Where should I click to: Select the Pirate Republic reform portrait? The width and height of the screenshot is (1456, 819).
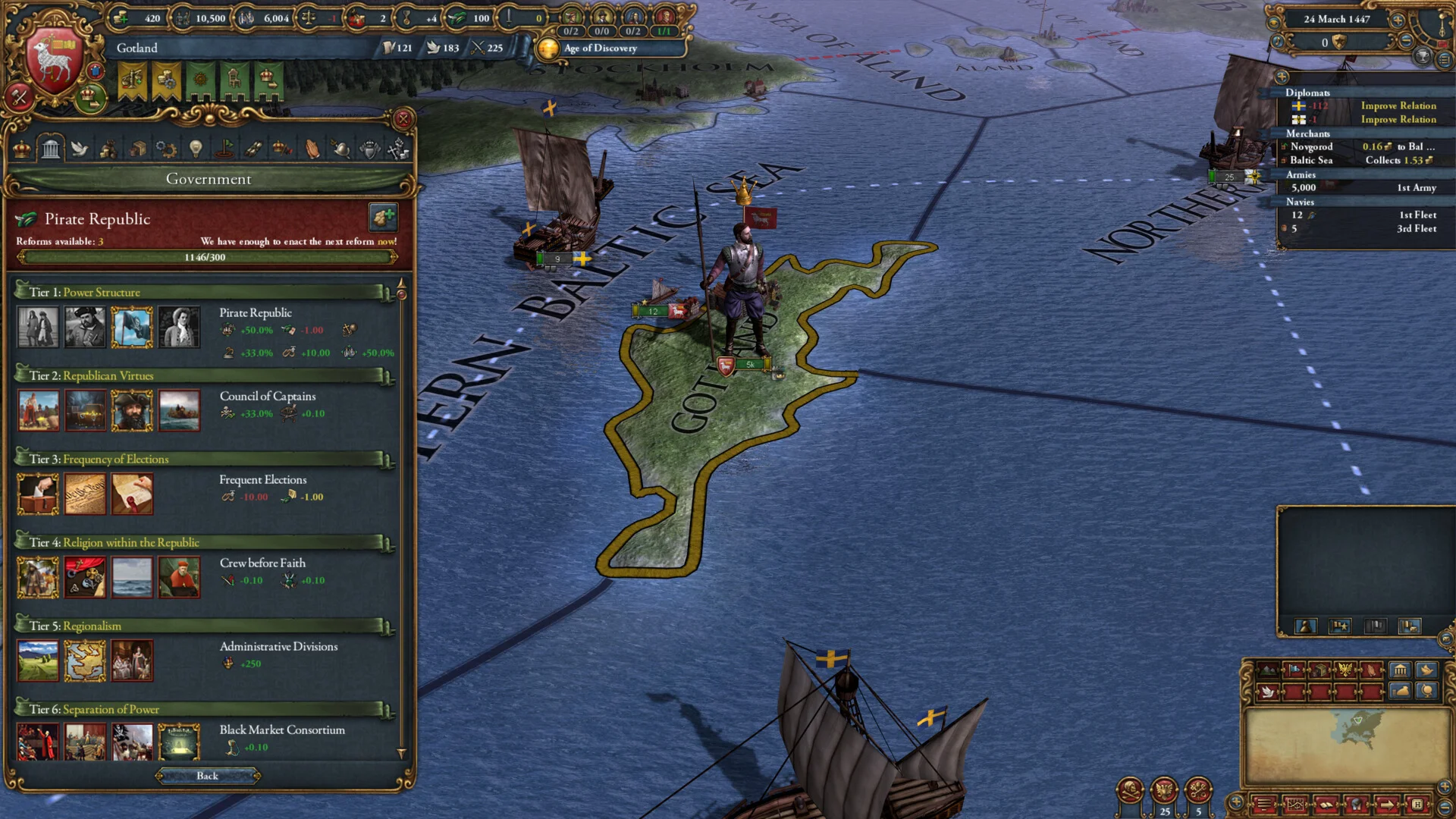[132, 328]
